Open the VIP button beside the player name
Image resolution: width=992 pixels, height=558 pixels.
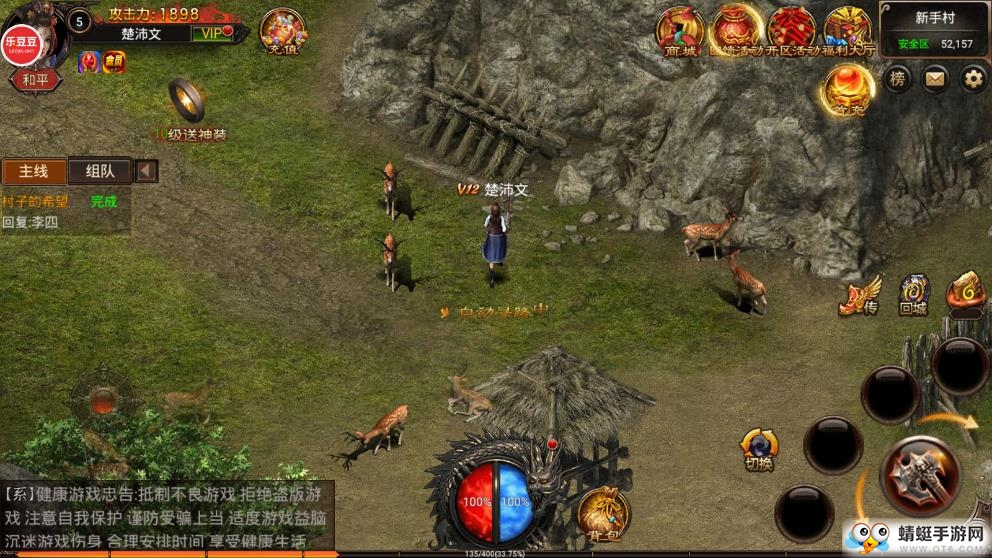pos(213,34)
